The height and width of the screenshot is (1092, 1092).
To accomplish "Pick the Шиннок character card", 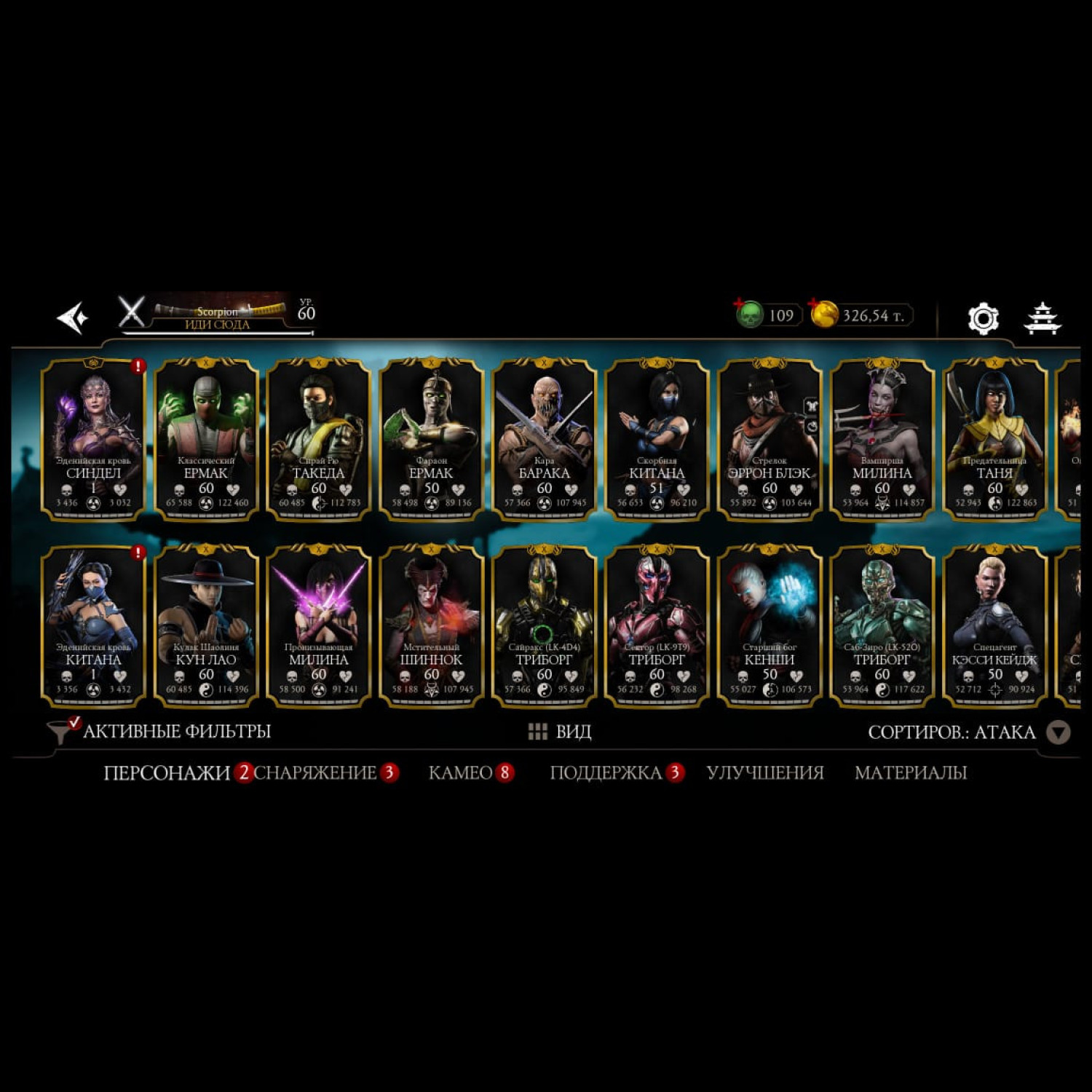I will click(431, 626).
